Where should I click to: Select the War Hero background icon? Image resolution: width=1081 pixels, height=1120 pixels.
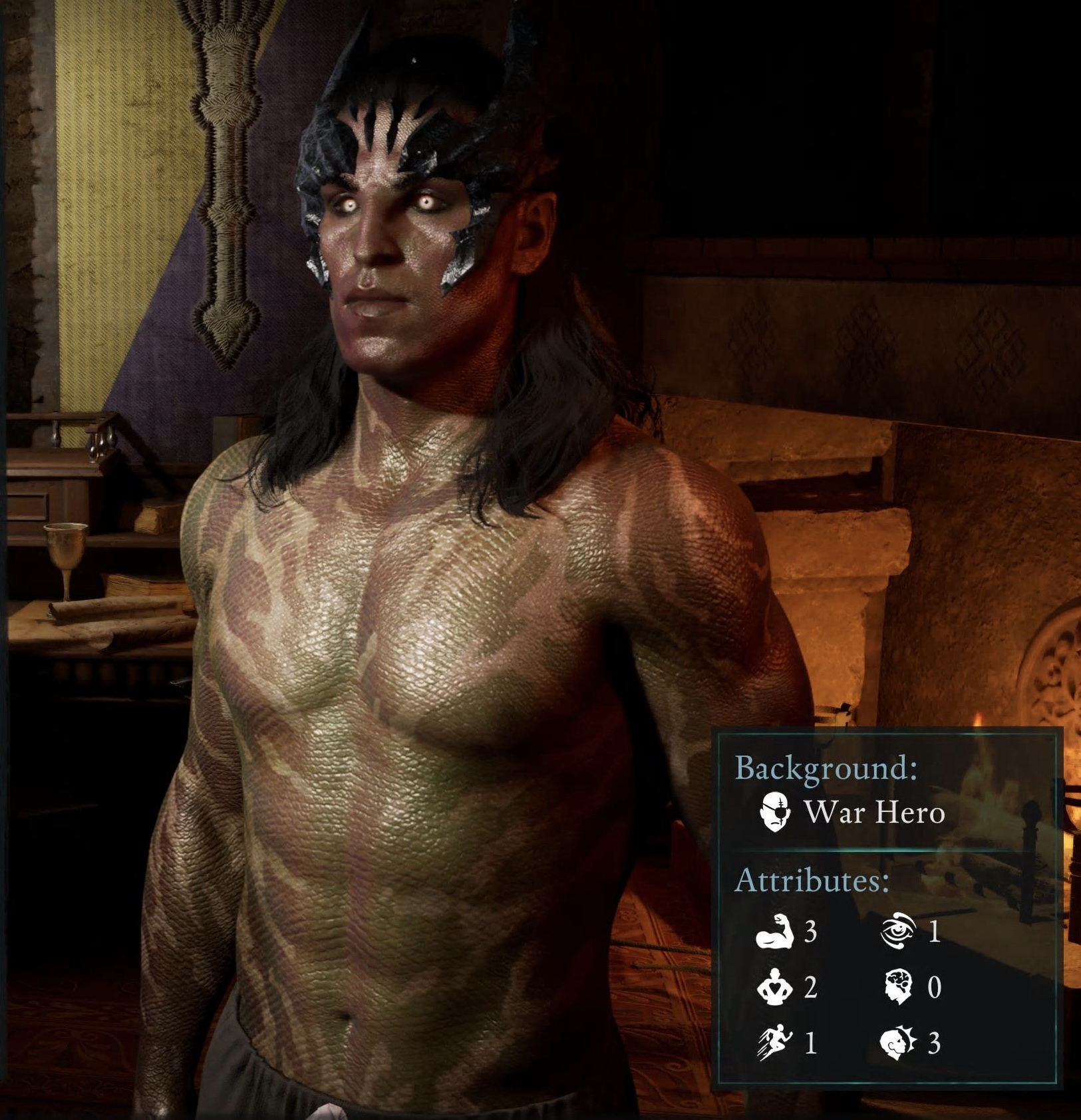[776, 811]
